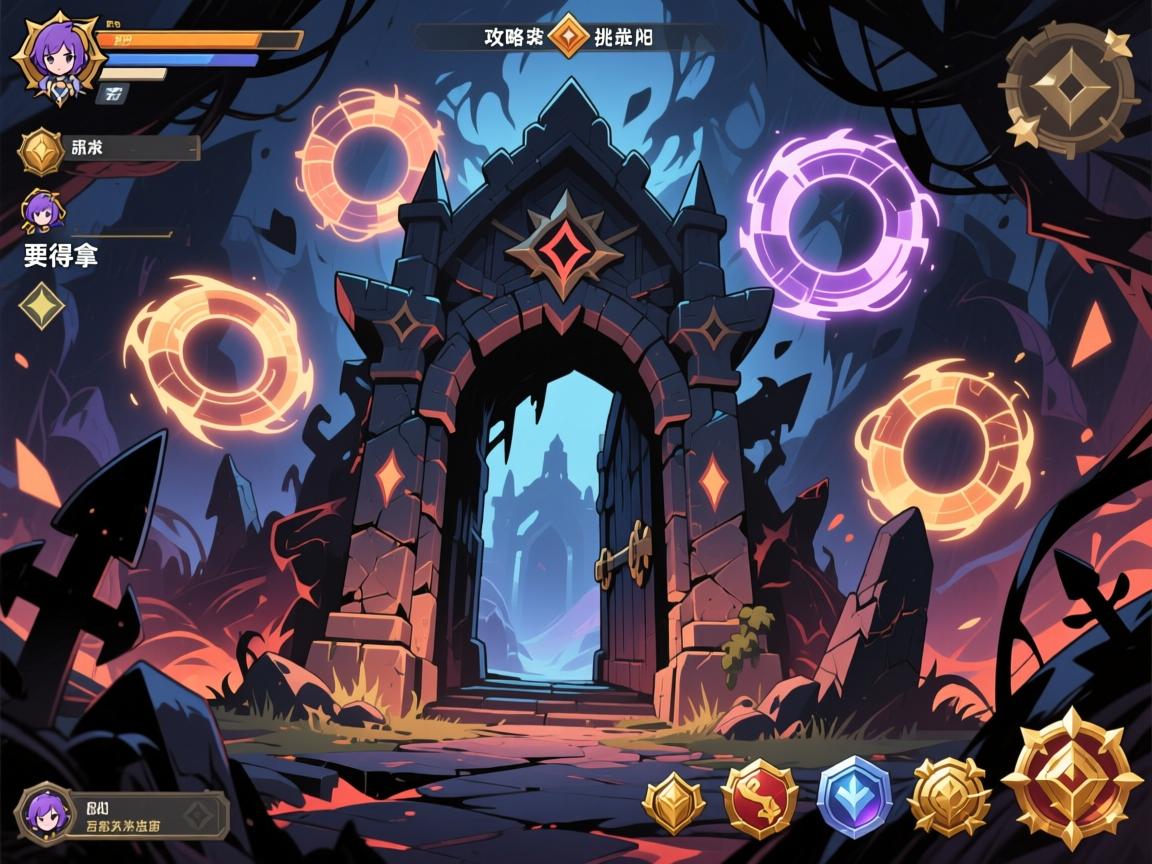Use the red shield skill with gold dragon
1152x864 pixels.
pos(759,798)
